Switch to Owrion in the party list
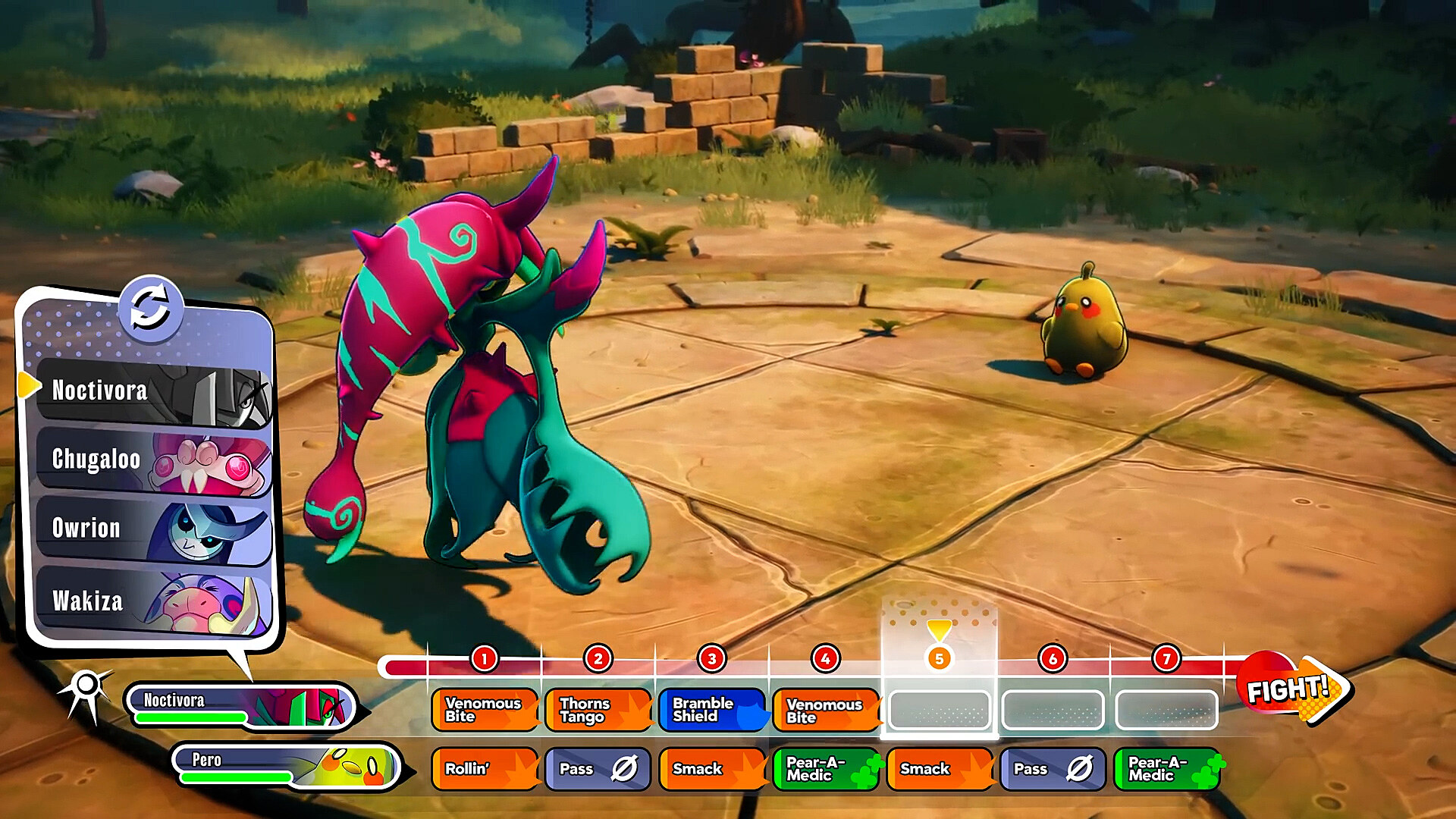 pos(152,529)
